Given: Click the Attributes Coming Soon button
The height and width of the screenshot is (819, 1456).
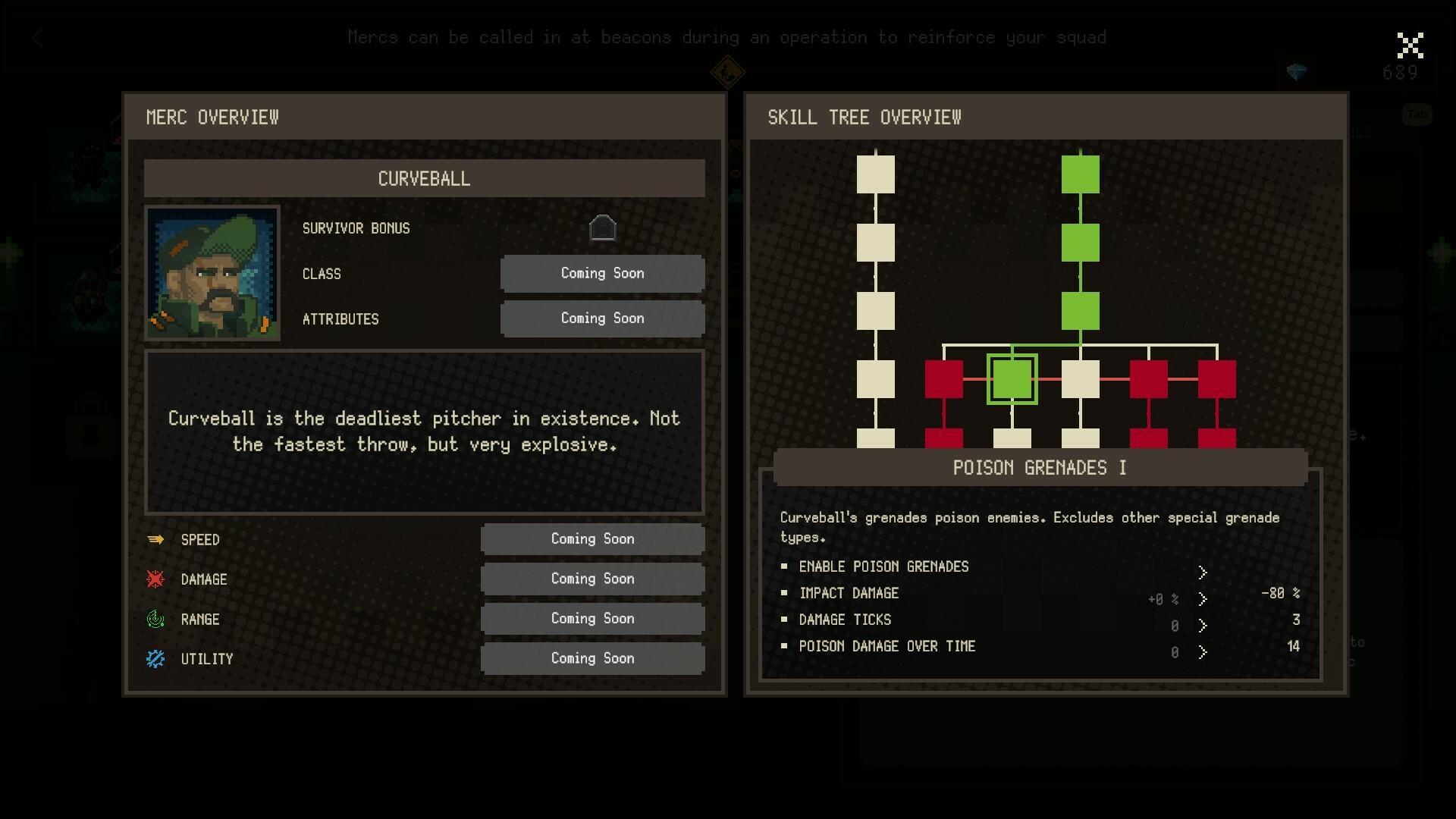Looking at the screenshot, I should 602,318.
